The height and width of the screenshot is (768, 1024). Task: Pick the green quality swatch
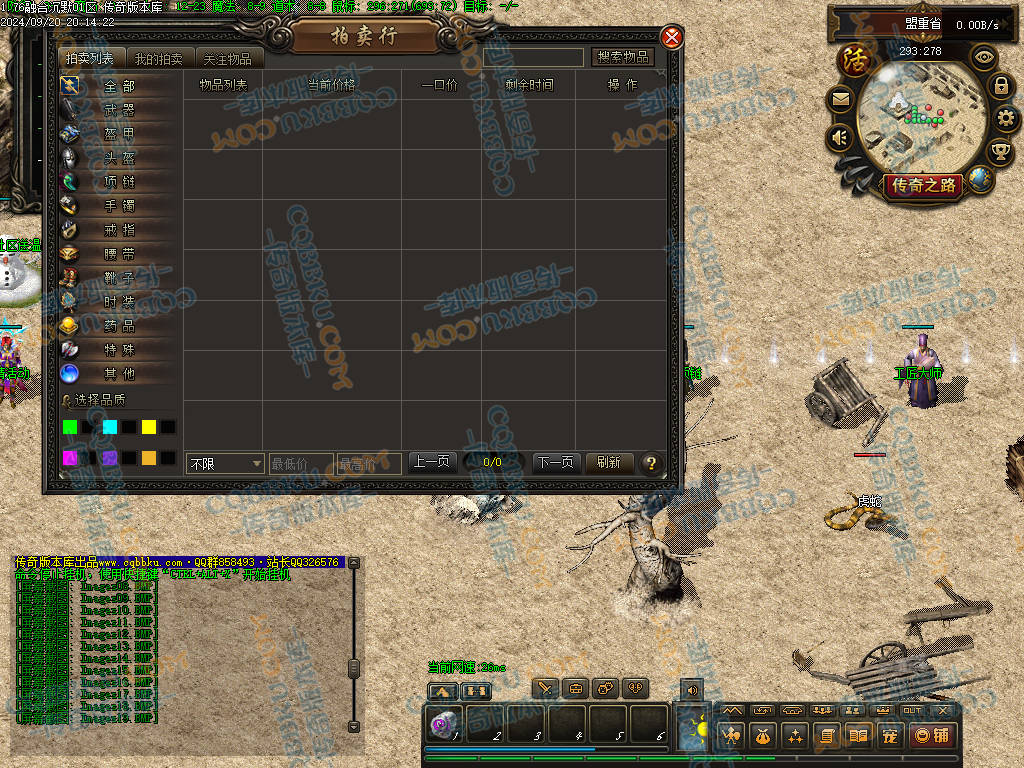pyautogui.click(x=70, y=427)
